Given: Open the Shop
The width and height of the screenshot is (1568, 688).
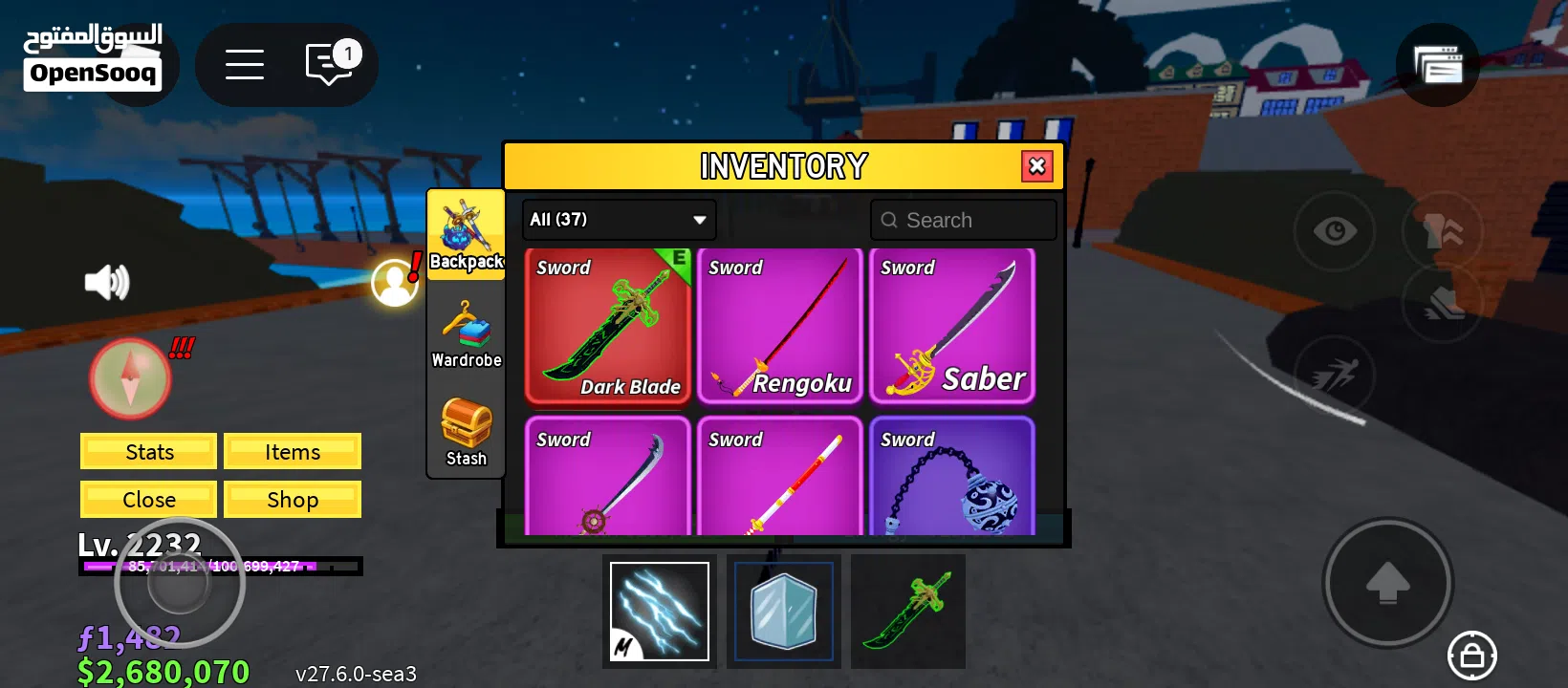Looking at the screenshot, I should click(293, 500).
